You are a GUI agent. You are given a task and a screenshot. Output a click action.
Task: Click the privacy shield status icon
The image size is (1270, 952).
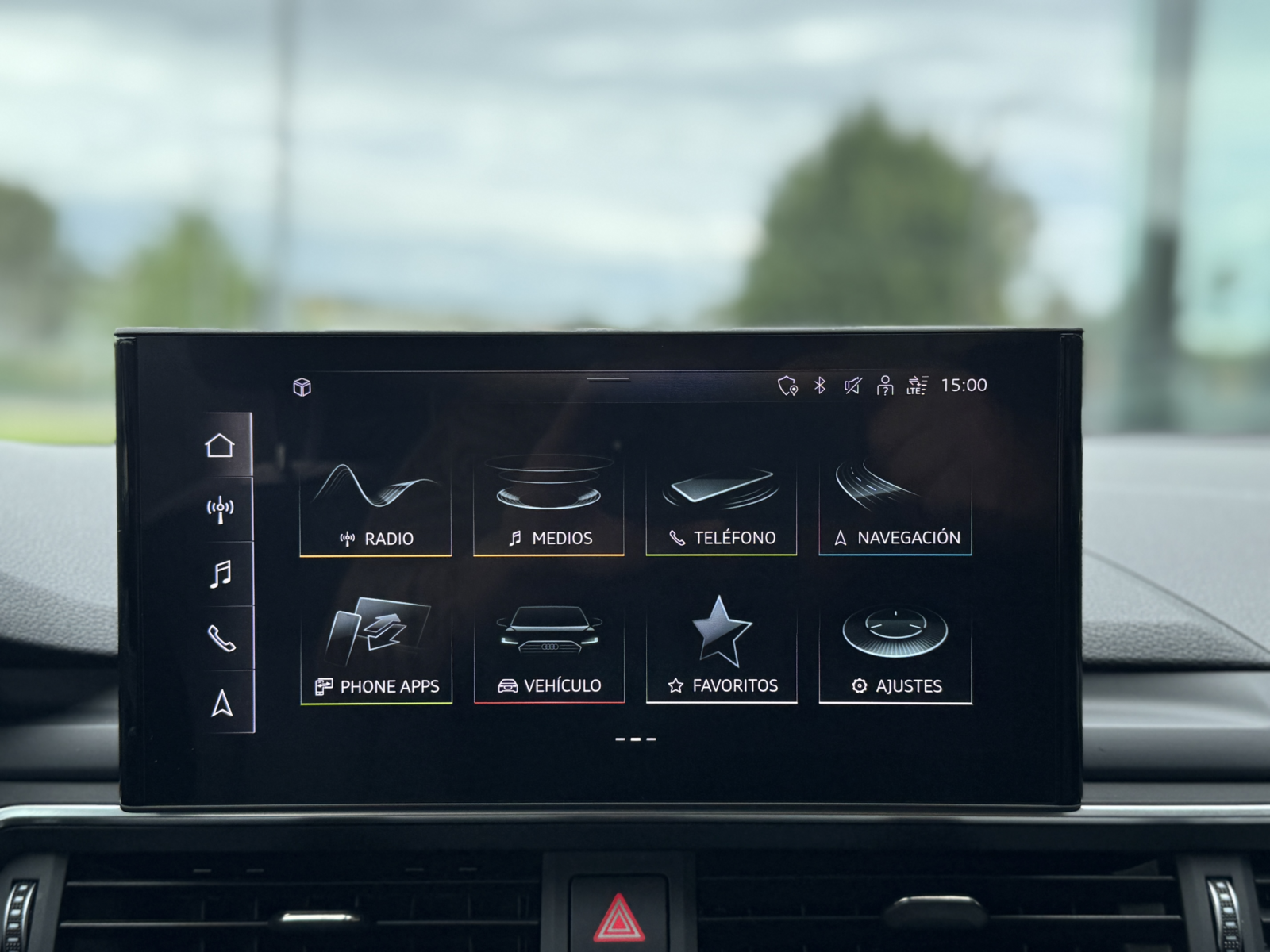[787, 386]
